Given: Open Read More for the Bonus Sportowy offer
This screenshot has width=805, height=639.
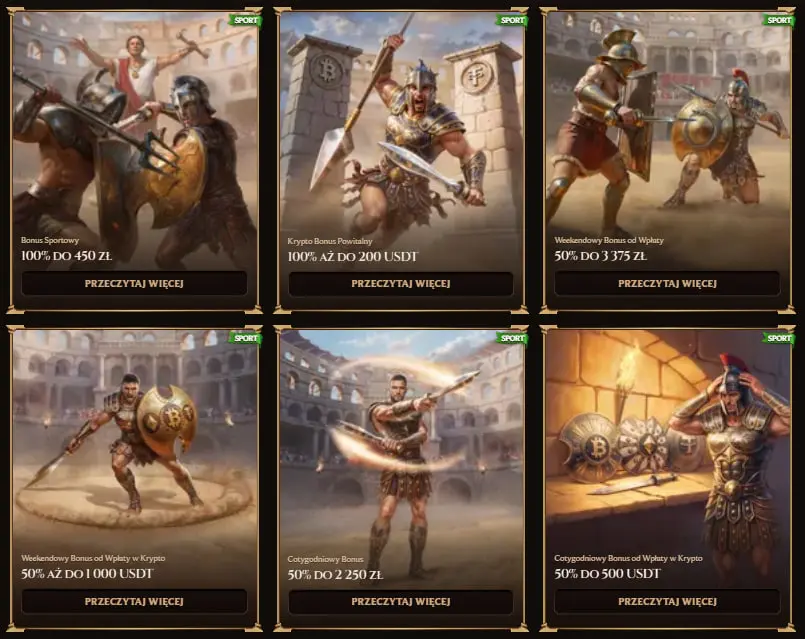Looking at the screenshot, I should pos(134,283).
